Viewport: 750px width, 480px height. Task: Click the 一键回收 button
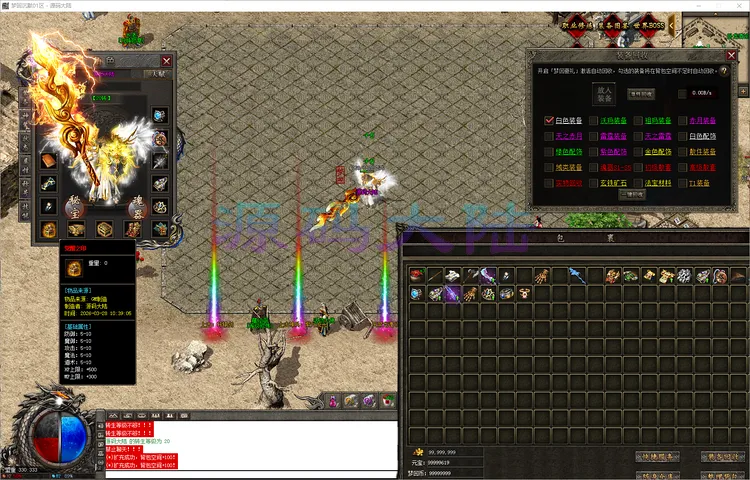632,196
